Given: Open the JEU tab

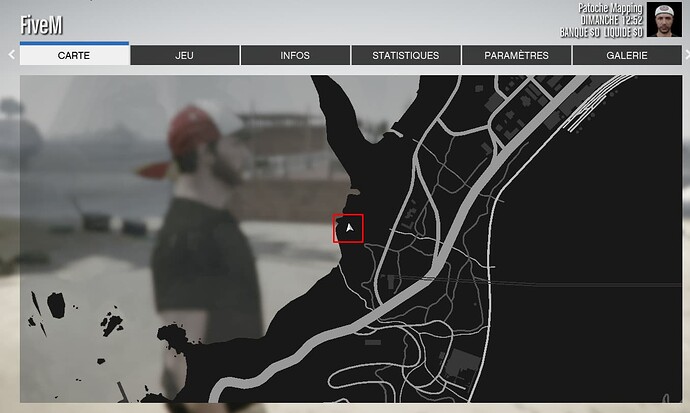Looking at the screenshot, I should pos(184,55).
